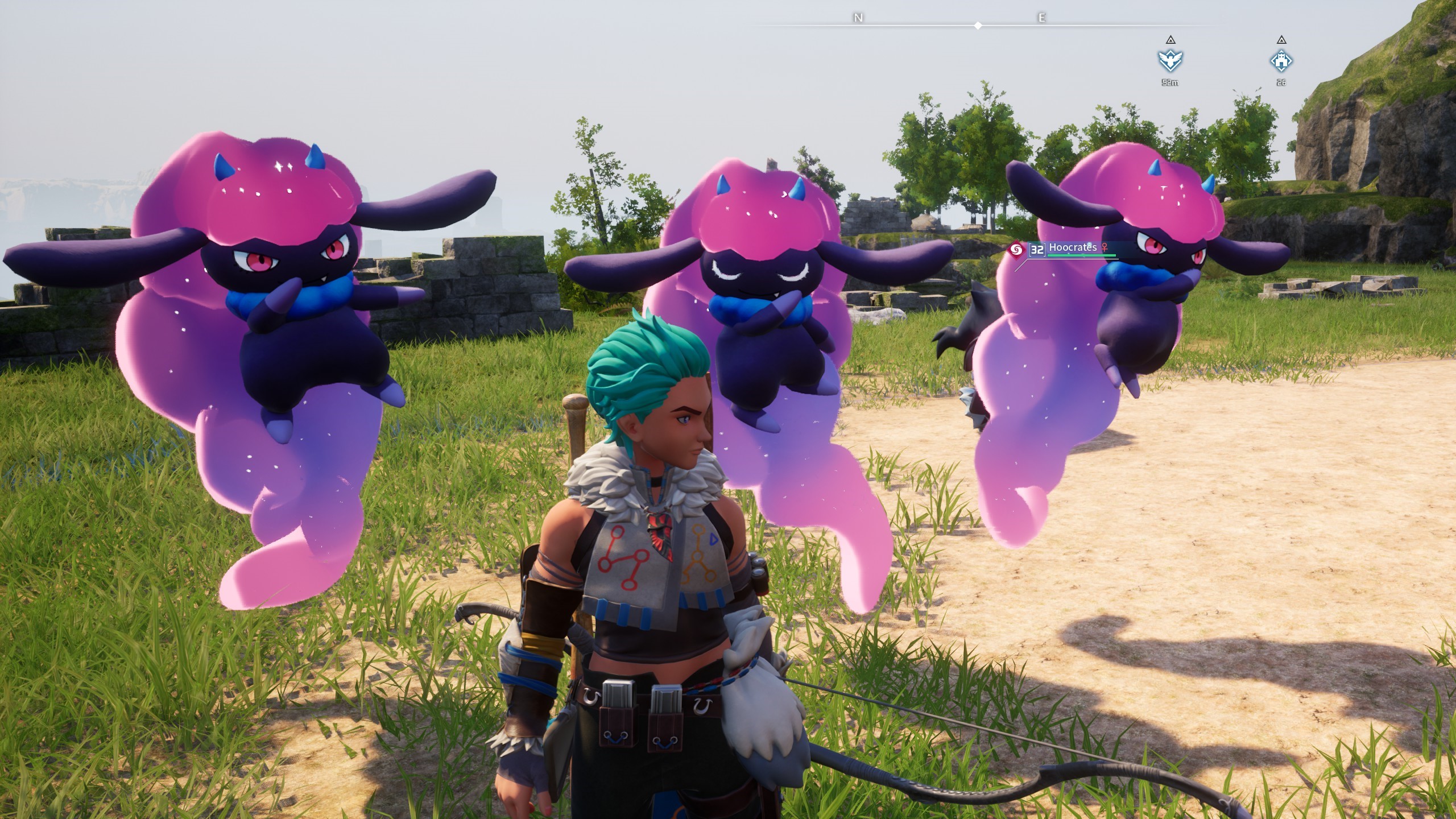Select the female gender symbol next to Hoocrates

1104,248
